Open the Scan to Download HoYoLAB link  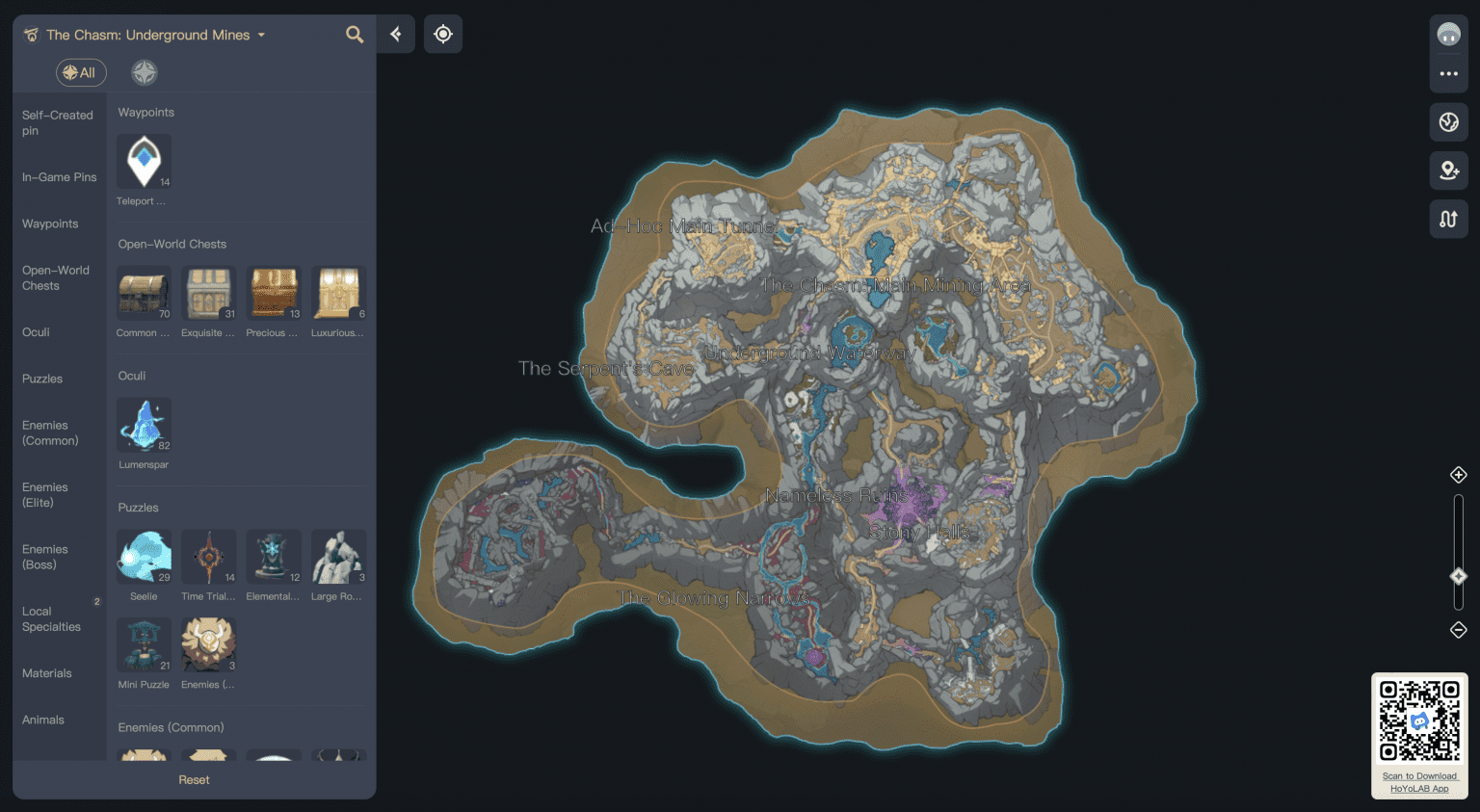coord(1418,782)
